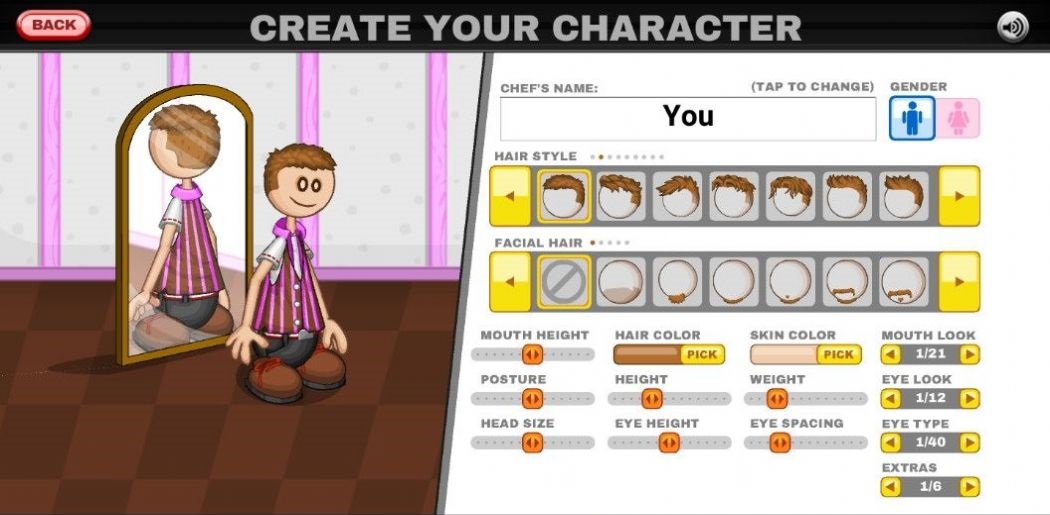Click the Weight slider handle

[777, 399]
